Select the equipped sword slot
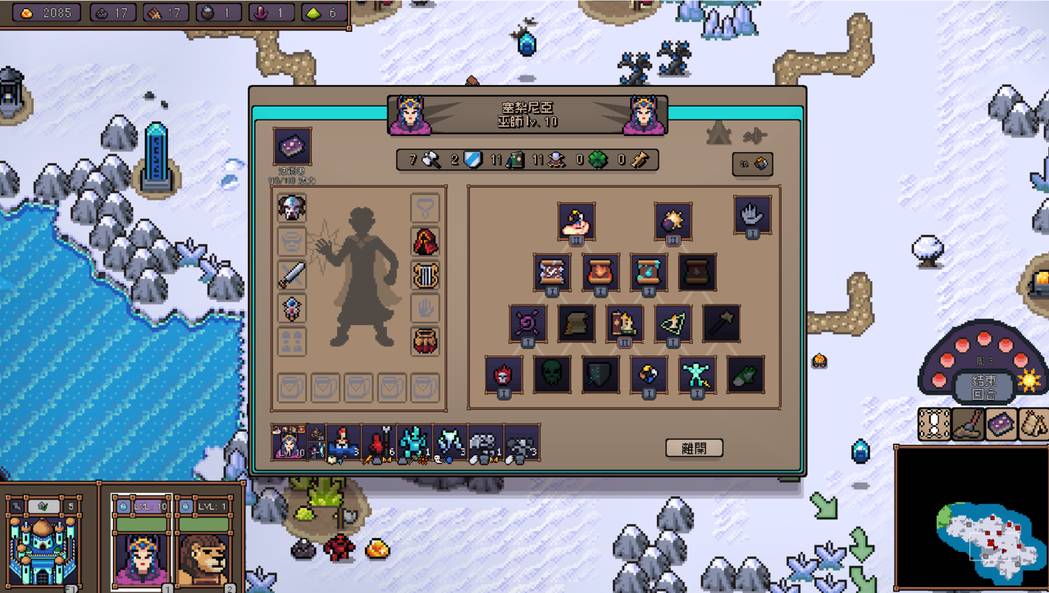The height and width of the screenshot is (593, 1049). [x=292, y=274]
